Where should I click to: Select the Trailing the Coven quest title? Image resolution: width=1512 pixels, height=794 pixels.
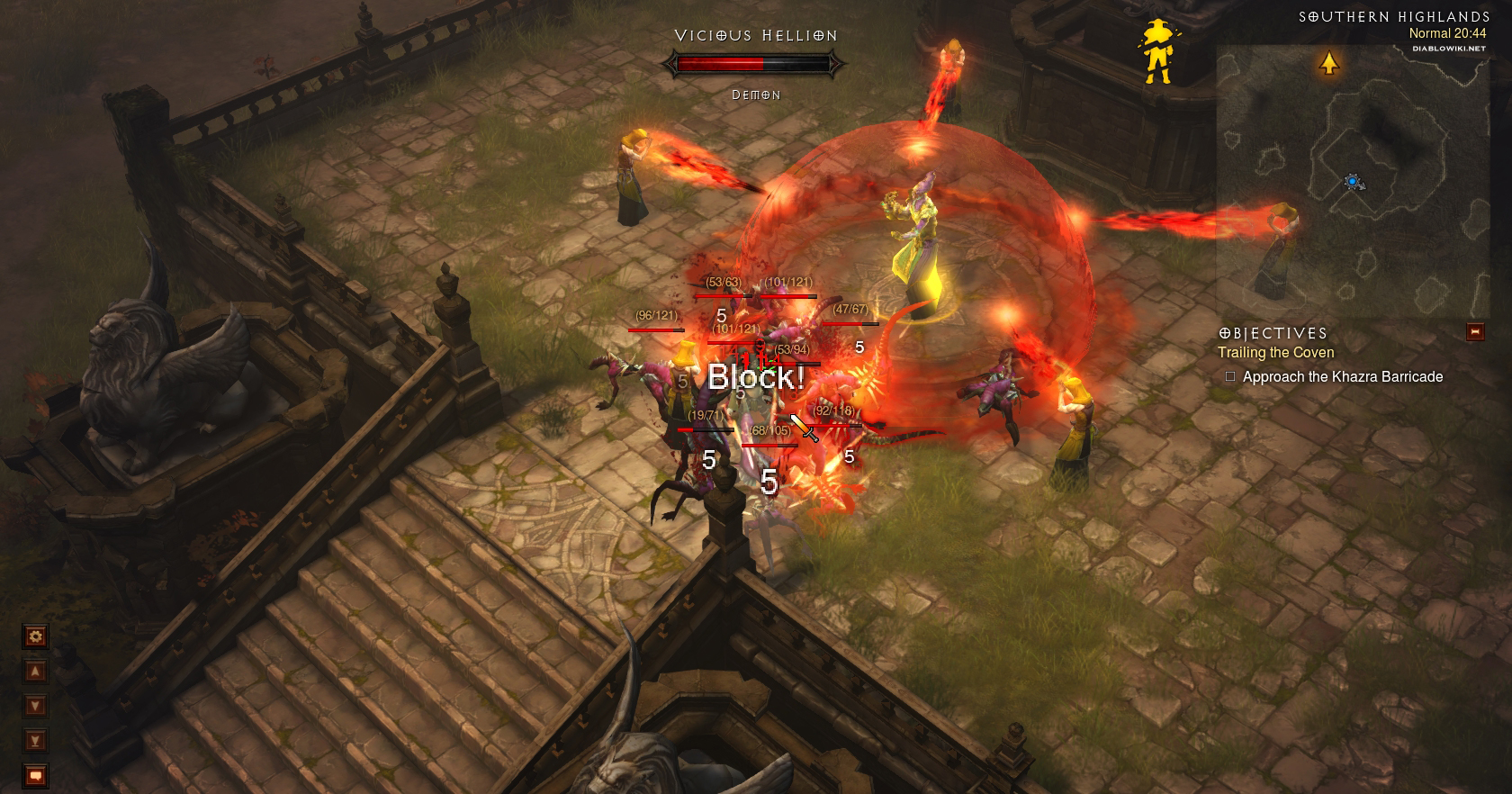pos(1275,353)
